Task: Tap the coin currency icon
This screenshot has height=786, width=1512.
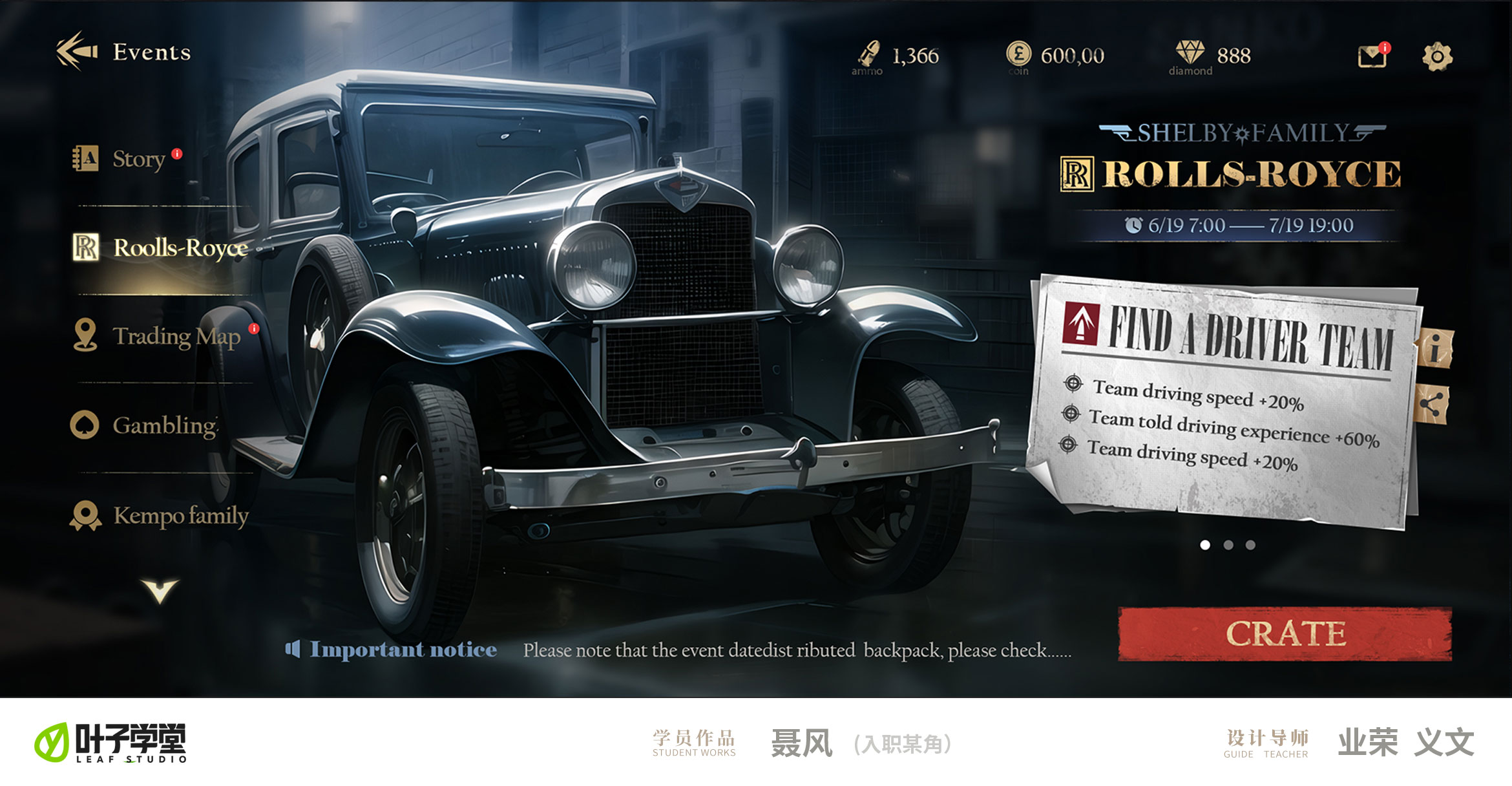Action: click(x=1018, y=53)
